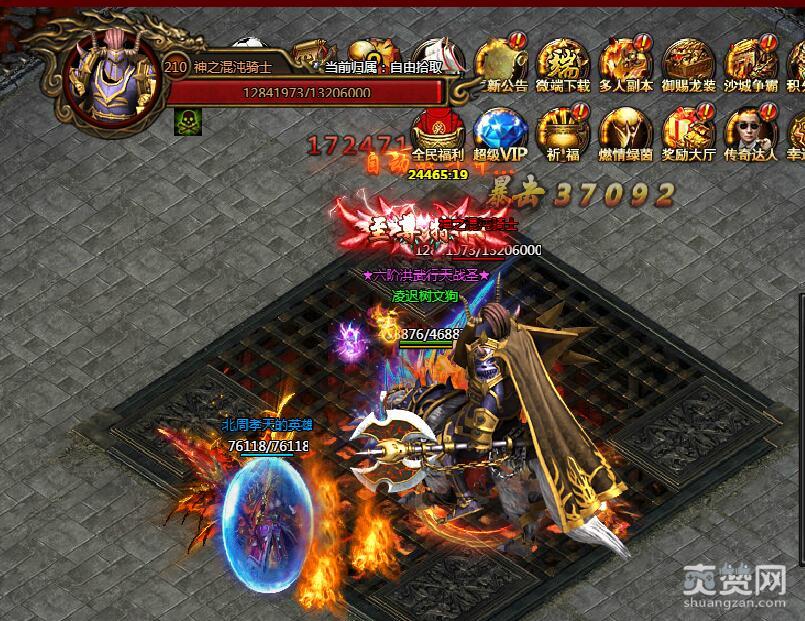Open the 超级VIP blue gem icon
The height and width of the screenshot is (621, 805).
(499, 131)
